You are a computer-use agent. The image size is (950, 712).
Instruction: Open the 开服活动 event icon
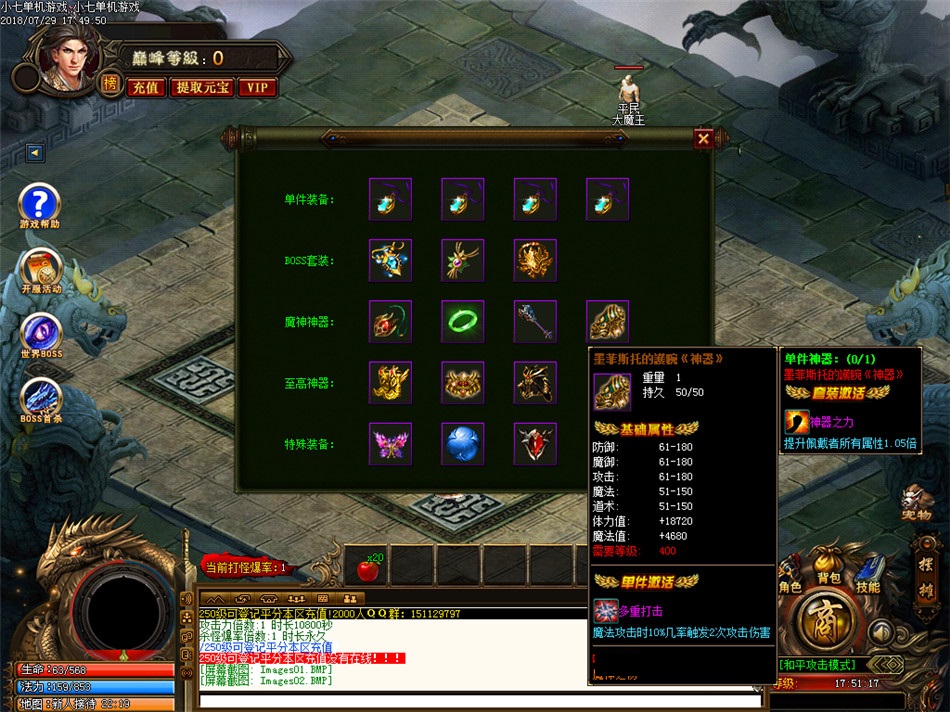pos(40,268)
